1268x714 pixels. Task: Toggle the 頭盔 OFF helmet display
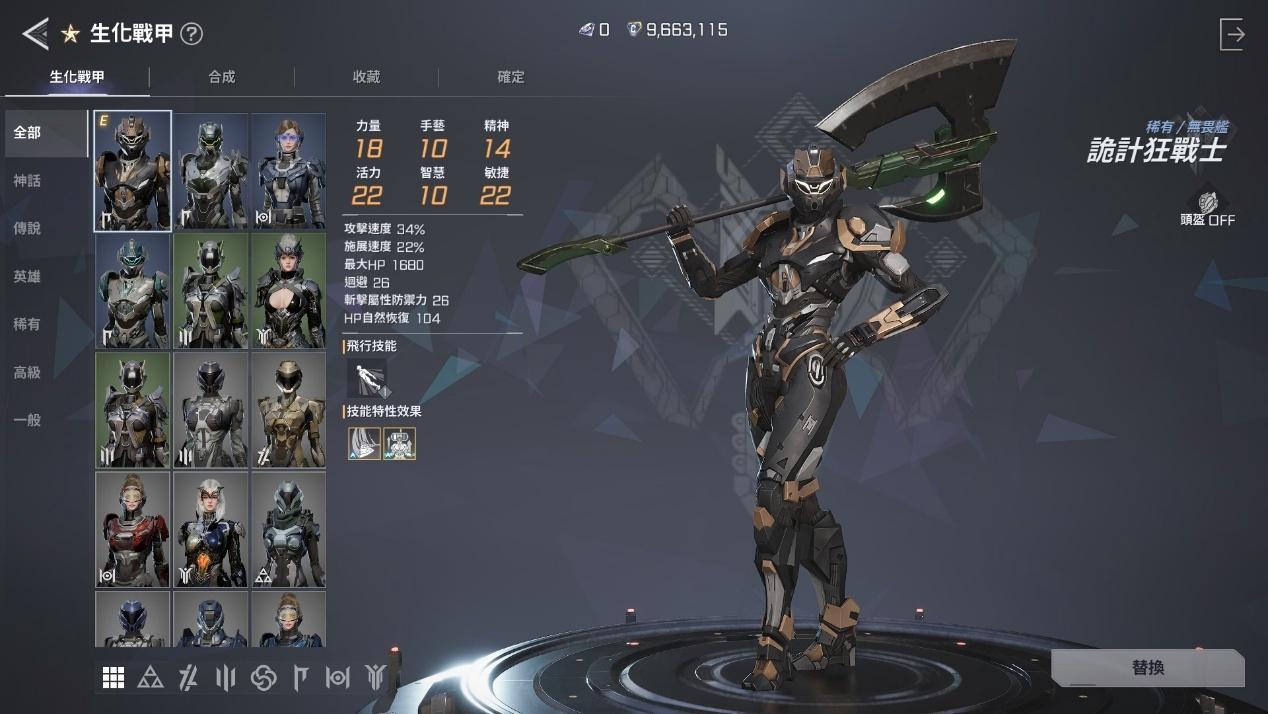tap(1208, 209)
